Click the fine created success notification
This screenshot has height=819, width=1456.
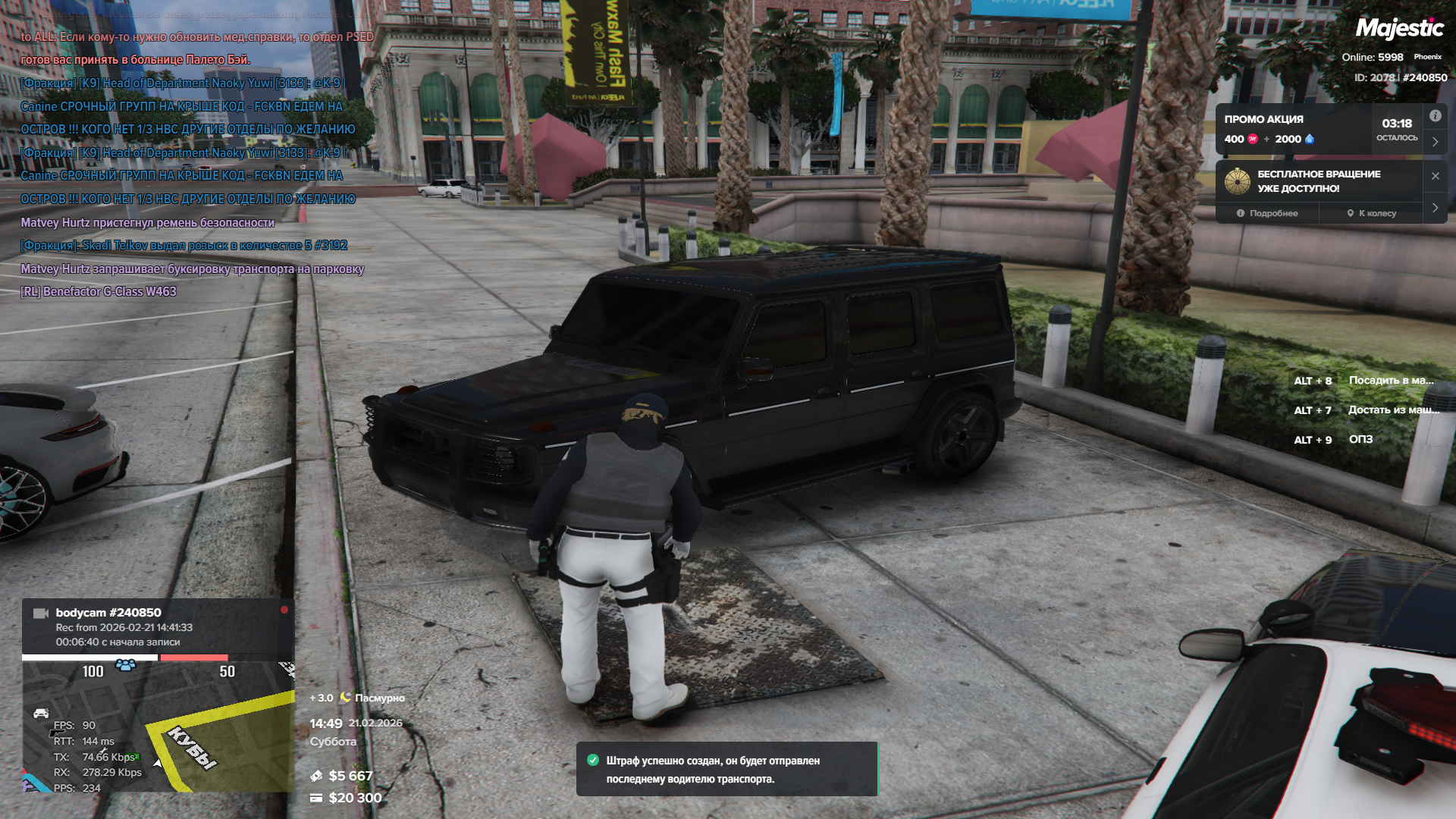coord(726,769)
